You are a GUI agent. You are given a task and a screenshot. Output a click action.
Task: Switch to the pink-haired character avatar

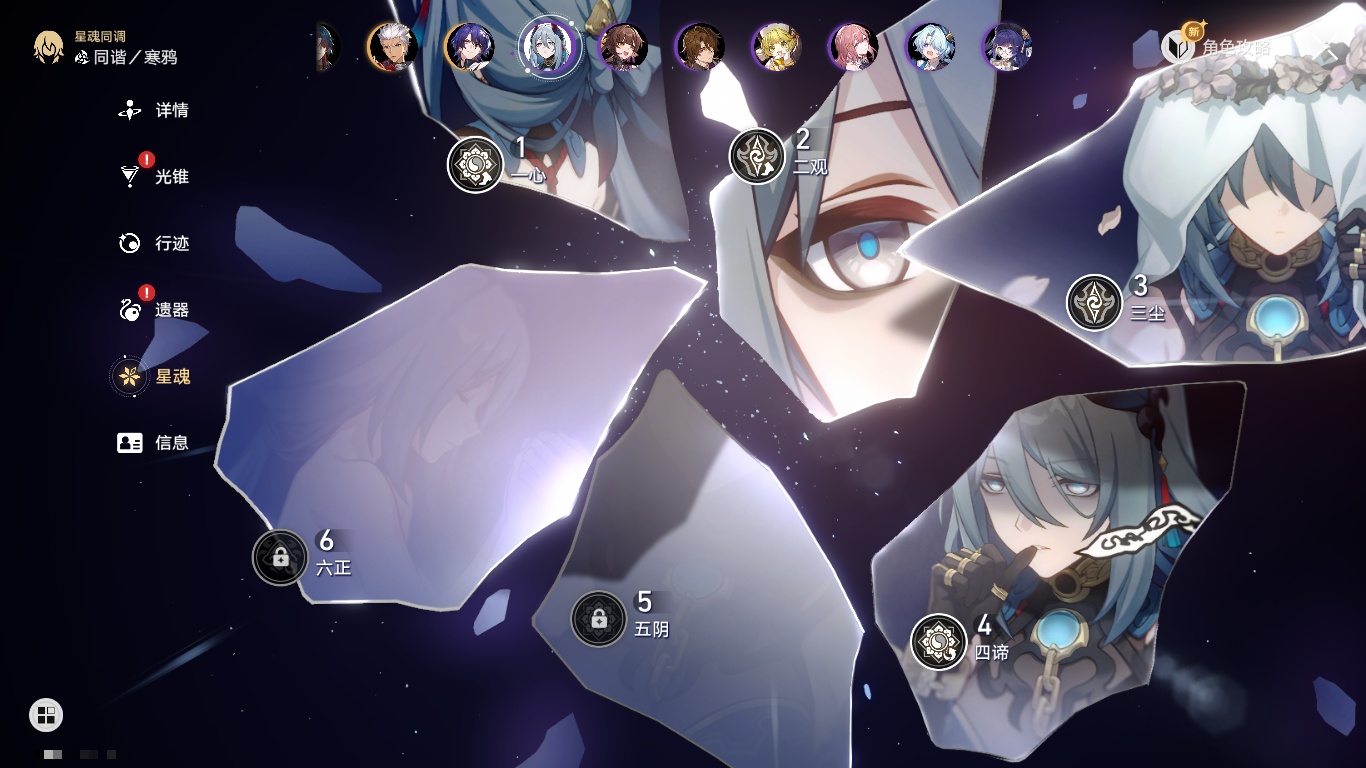(x=853, y=47)
